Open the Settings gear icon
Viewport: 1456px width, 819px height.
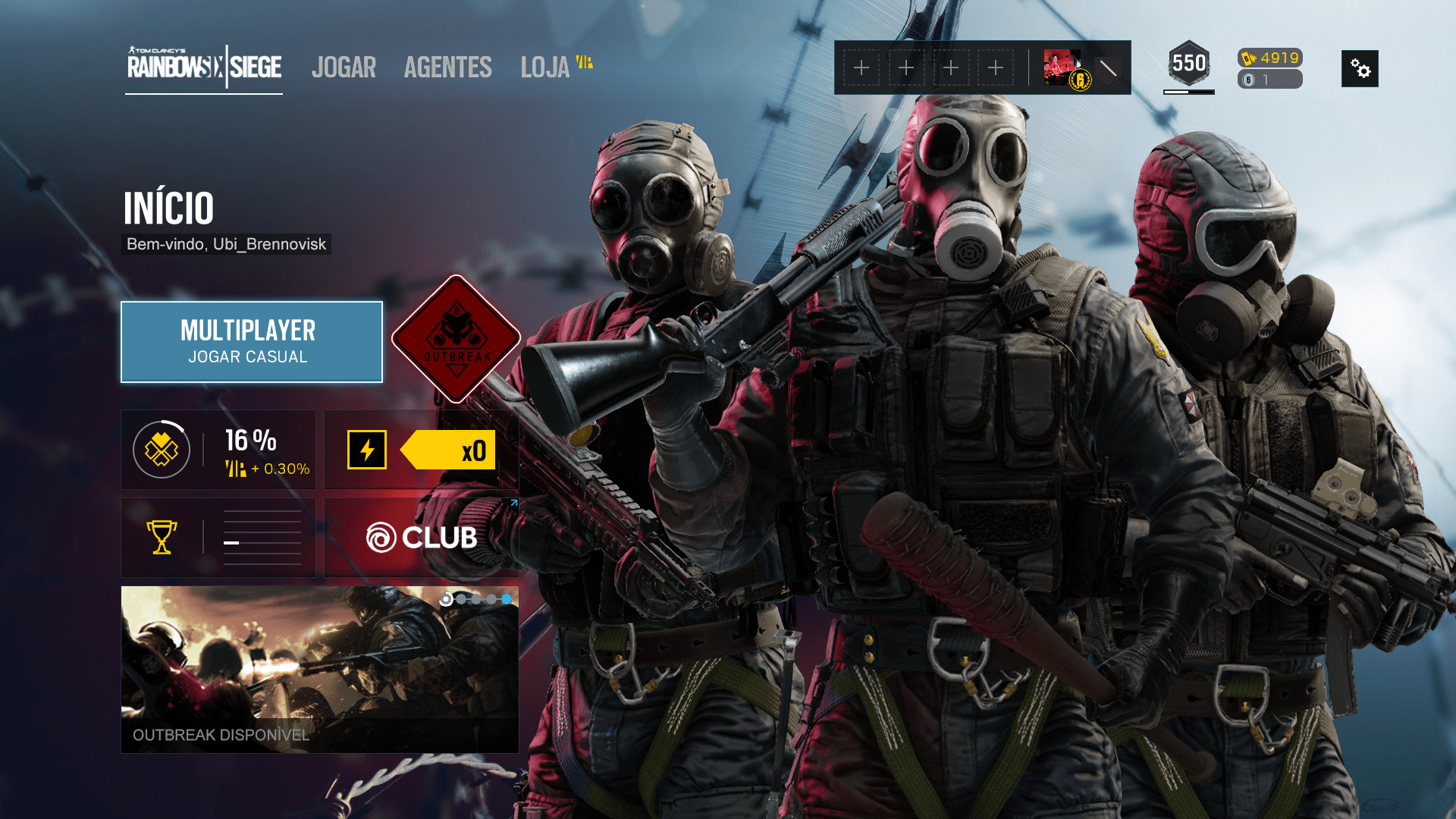click(x=1360, y=68)
